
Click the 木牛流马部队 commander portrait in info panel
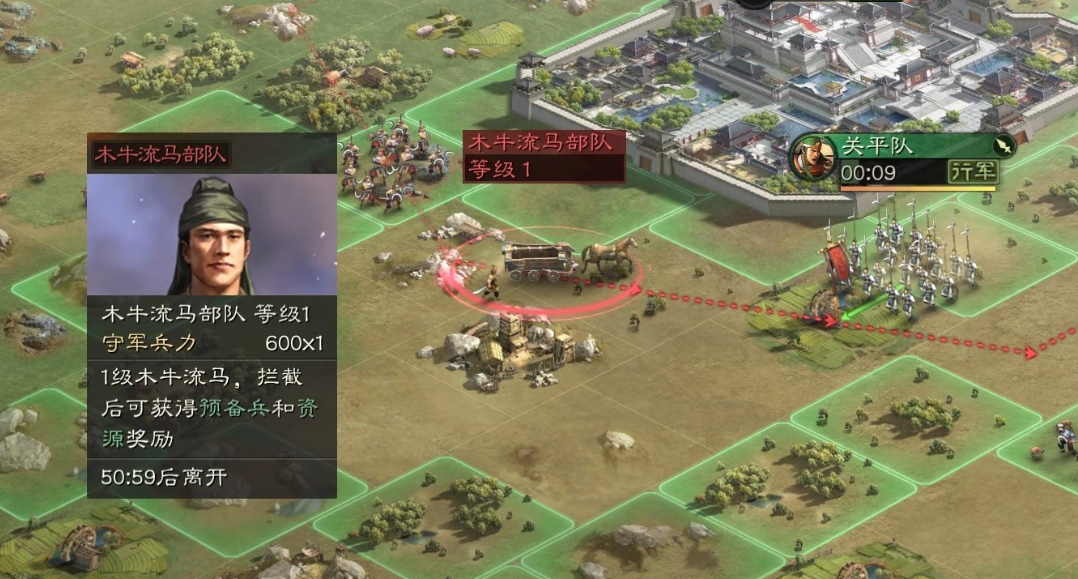pyautogui.click(x=212, y=235)
